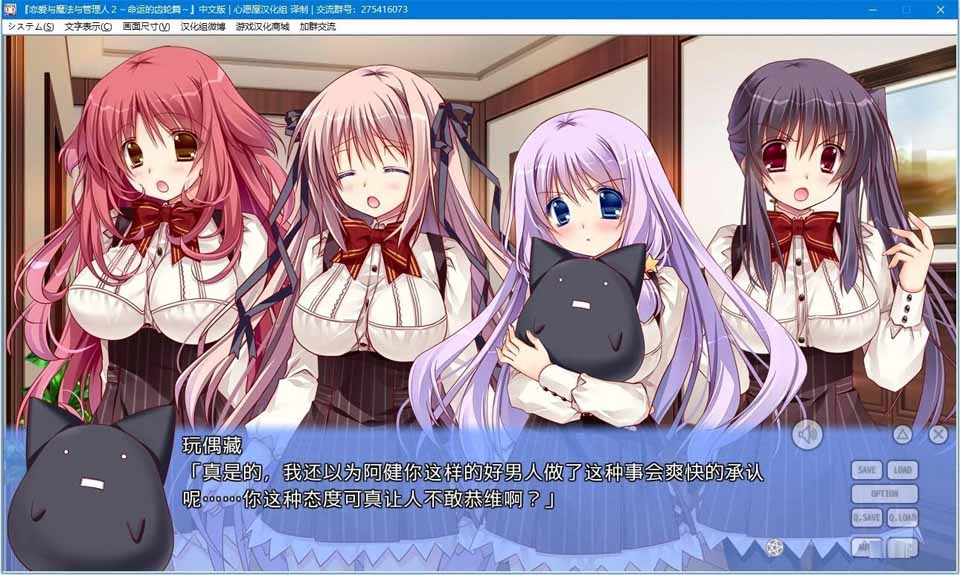The height and width of the screenshot is (575, 960).
Task: Open the 游戏汉化商城 menu item
Action: (262, 26)
